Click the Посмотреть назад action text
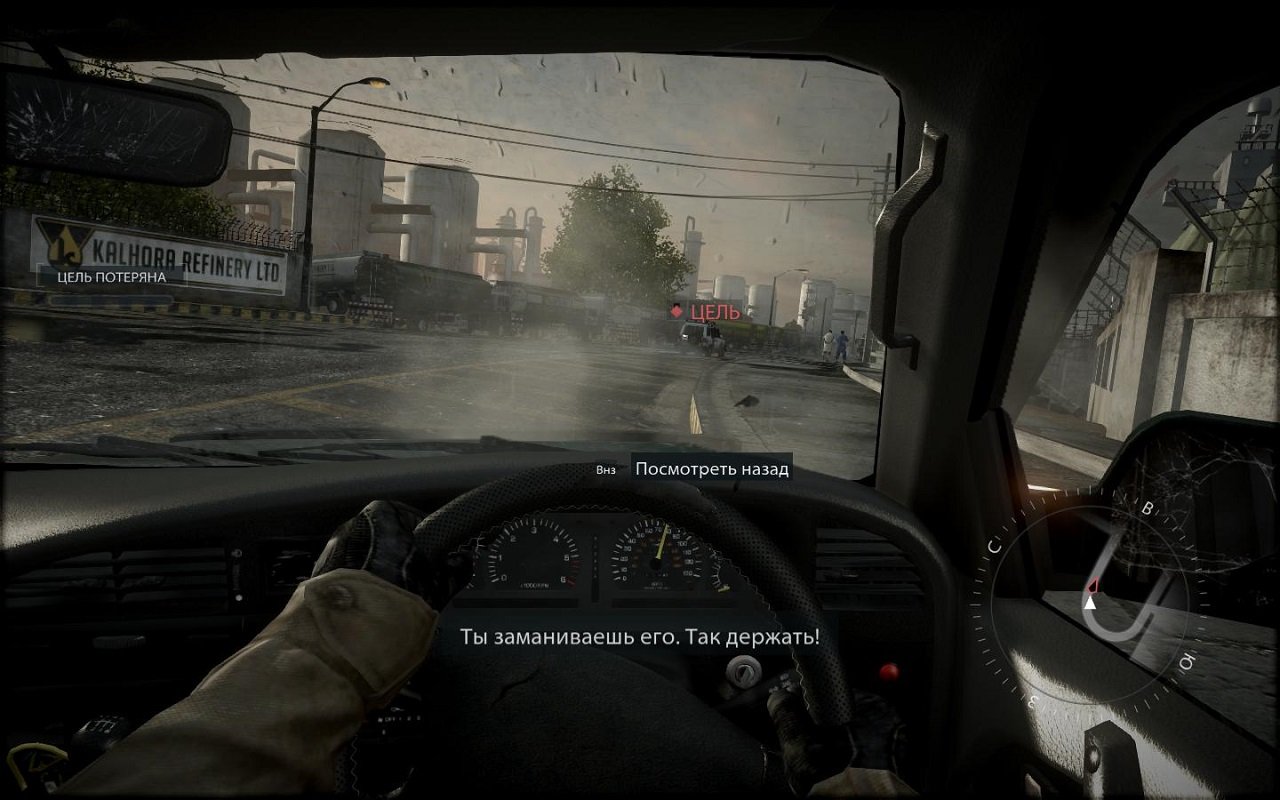This screenshot has height=800, width=1280. point(713,469)
